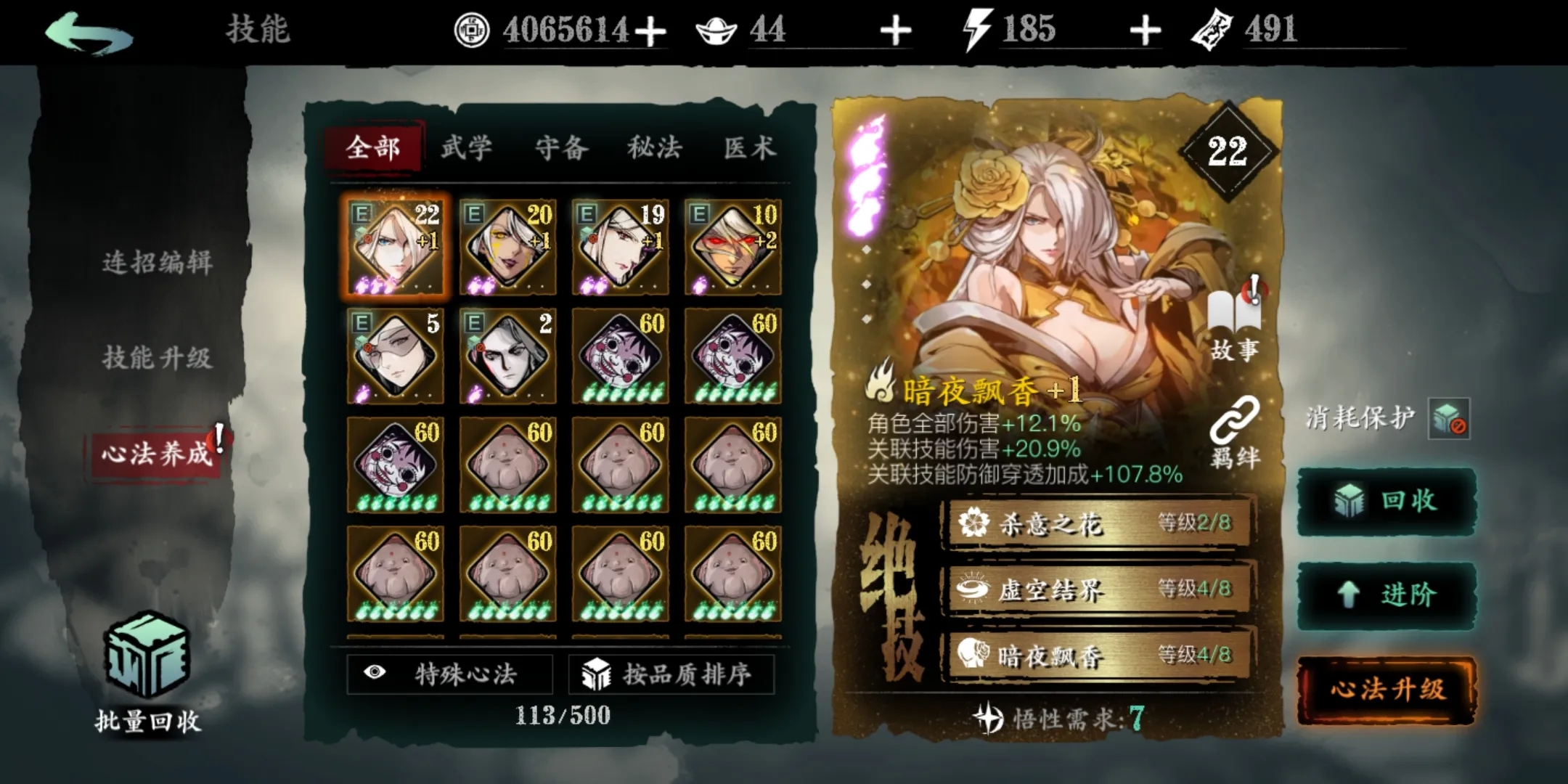The image size is (1568, 784).
Task: Tap the silver ingot icon showing 44
Action: (x=717, y=30)
